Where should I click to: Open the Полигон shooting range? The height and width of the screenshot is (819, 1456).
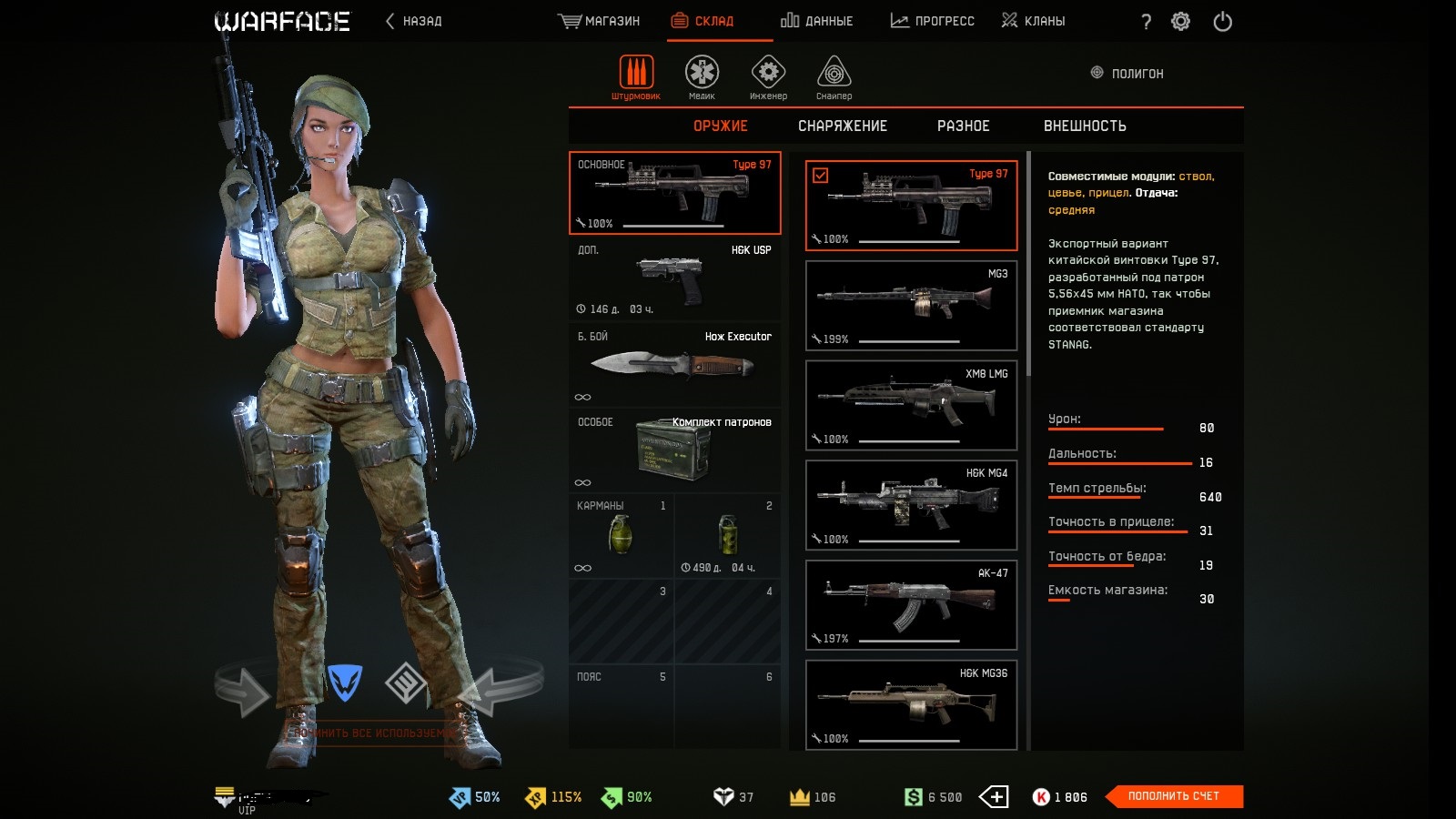(1127, 74)
